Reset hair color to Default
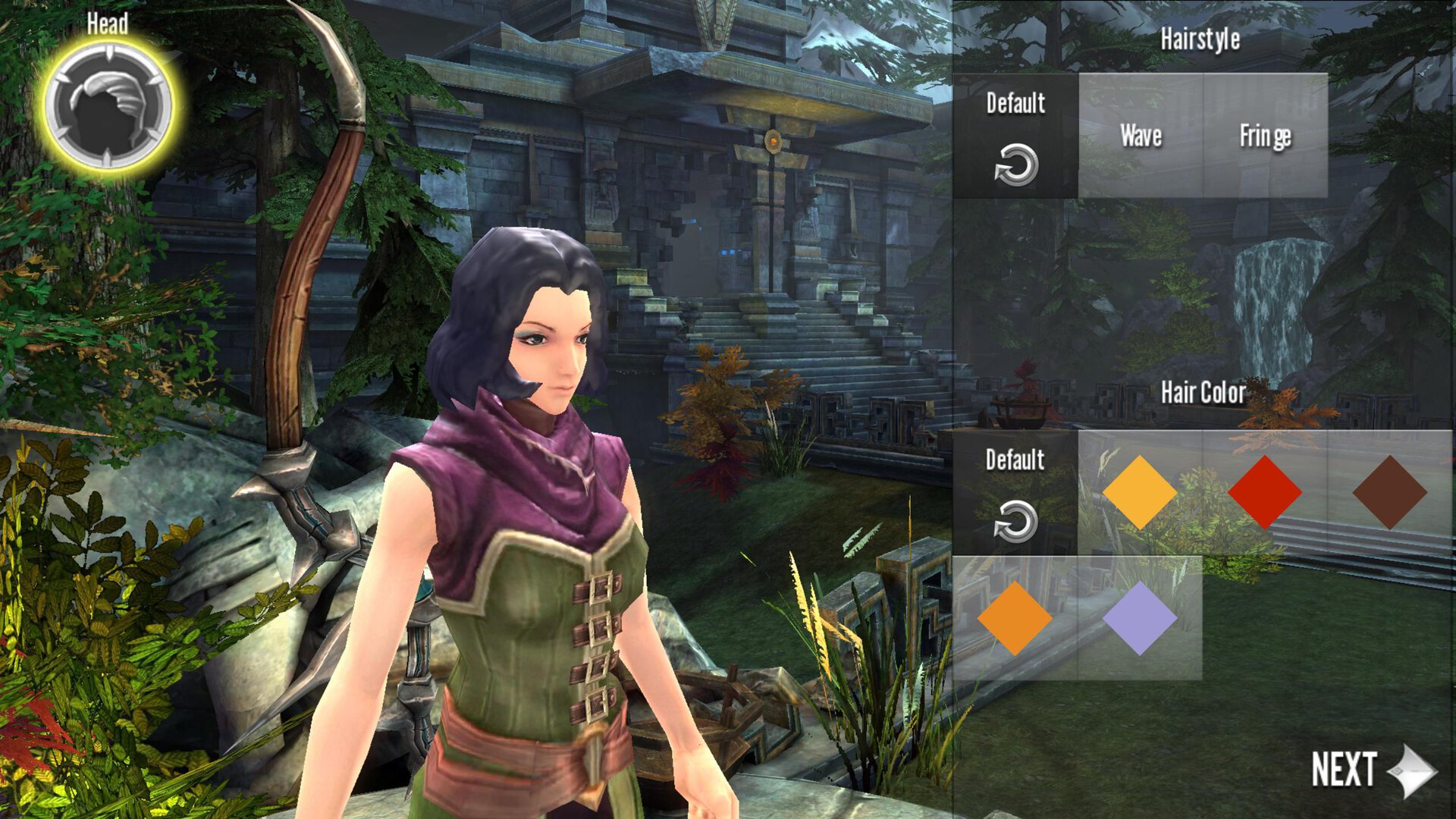Screen dimensions: 1456x819 coord(1015,493)
